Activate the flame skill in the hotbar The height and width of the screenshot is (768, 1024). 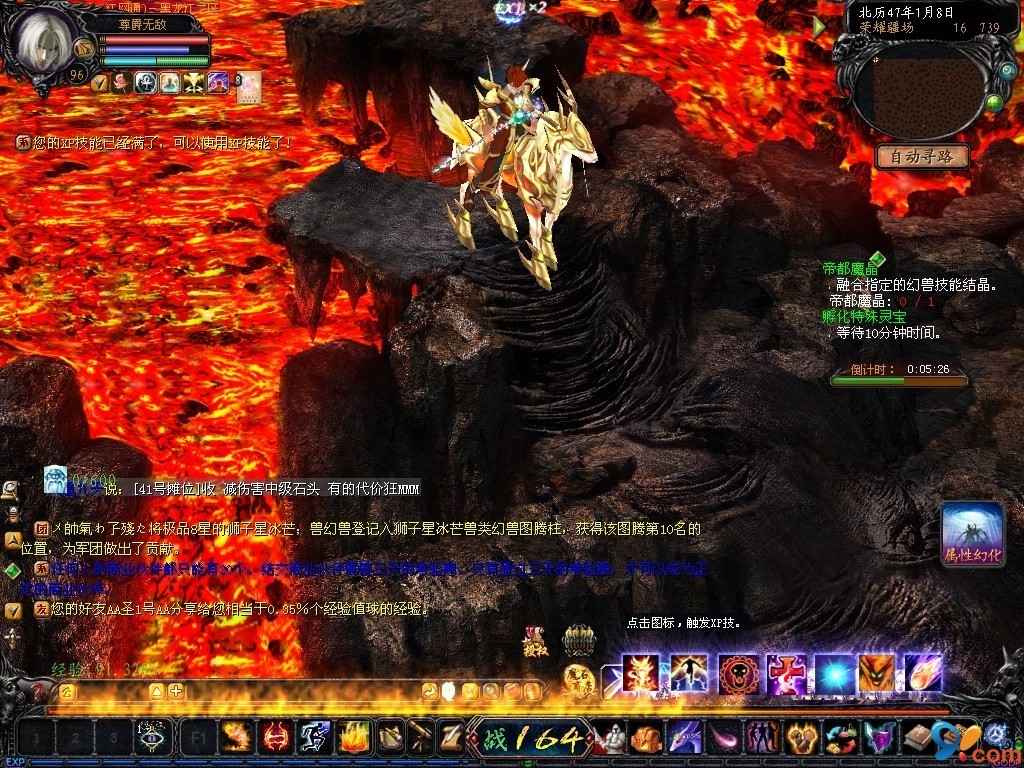(x=353, y=738)
